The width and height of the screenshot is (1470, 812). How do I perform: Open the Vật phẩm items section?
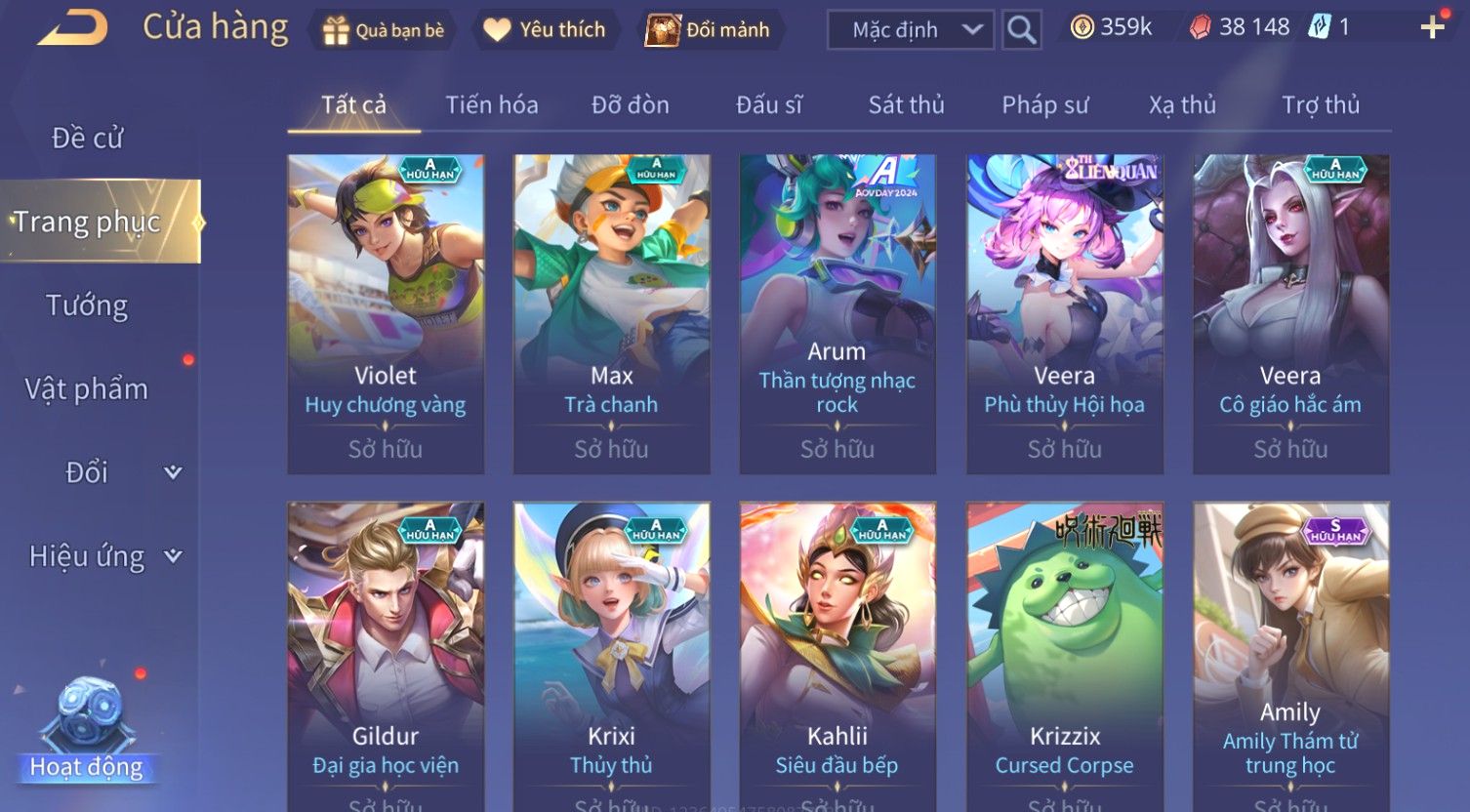pos(87,389)
